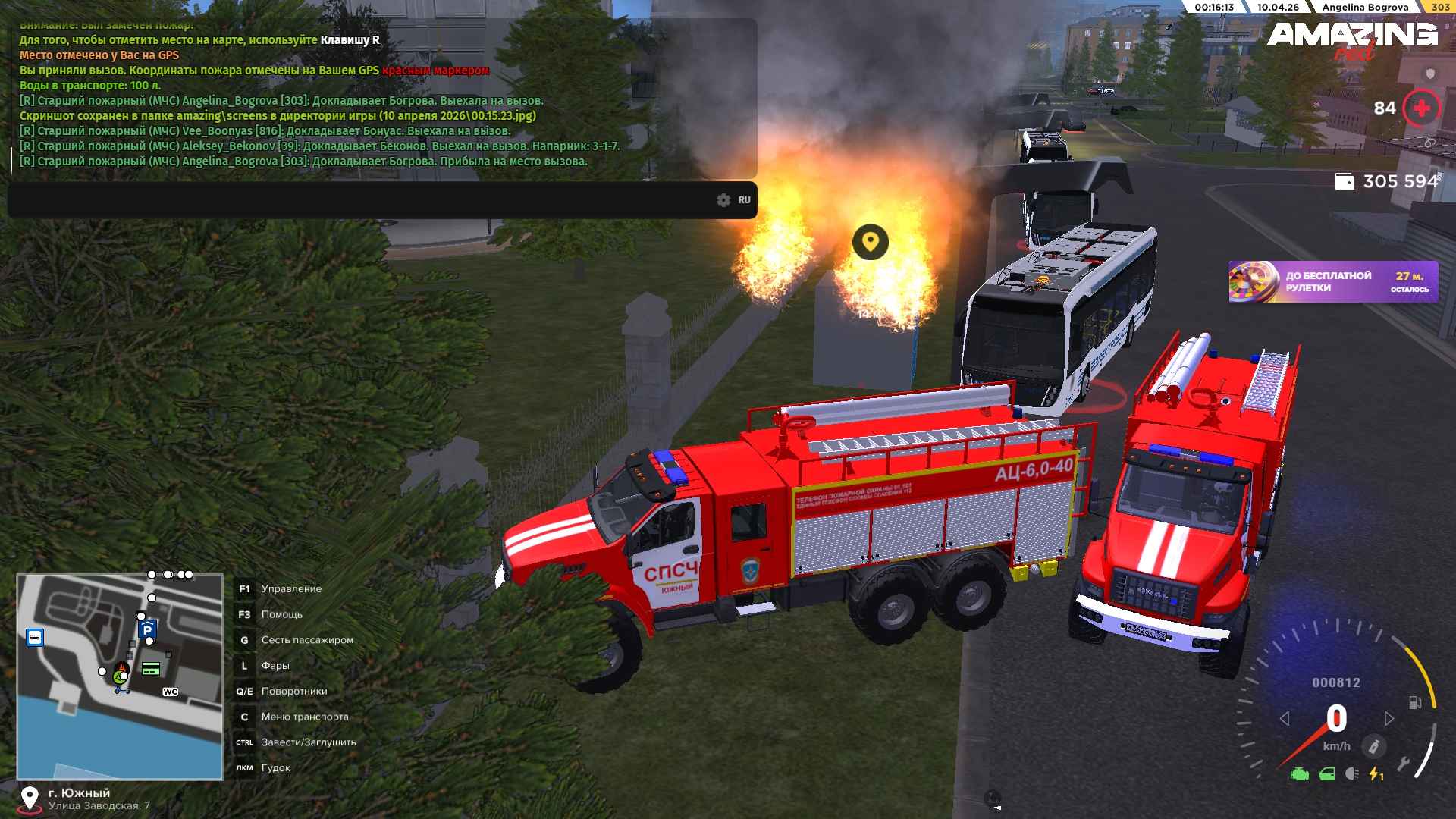1456x819 pixels.
Task: Toggle the left turn signal arrow
Action: tap(1285, 718)
